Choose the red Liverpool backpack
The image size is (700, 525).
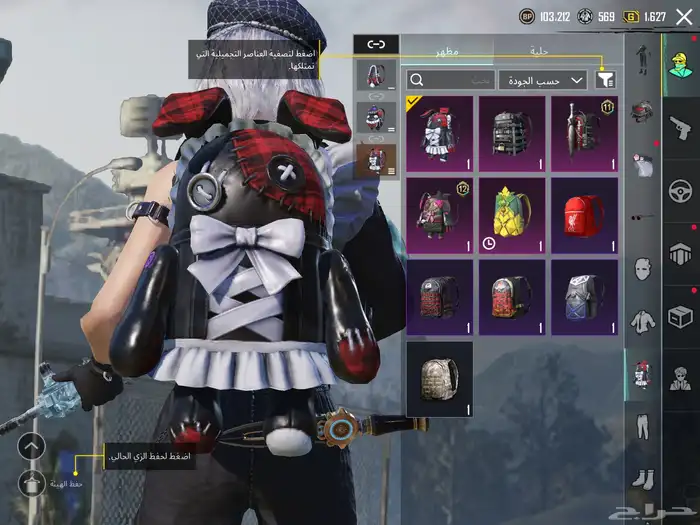click(x=584, y=215)
